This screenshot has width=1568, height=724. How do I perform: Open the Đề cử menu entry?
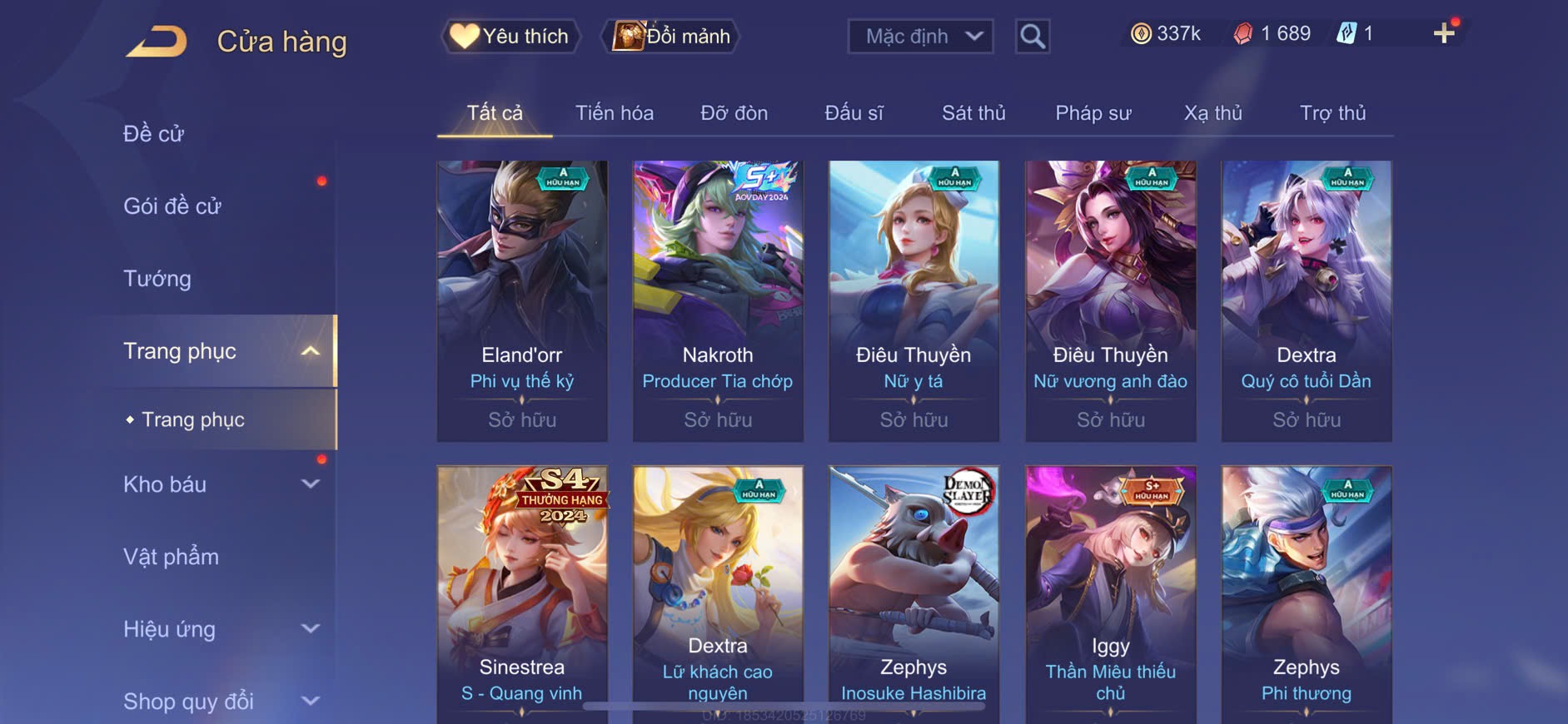pos(154,134)
